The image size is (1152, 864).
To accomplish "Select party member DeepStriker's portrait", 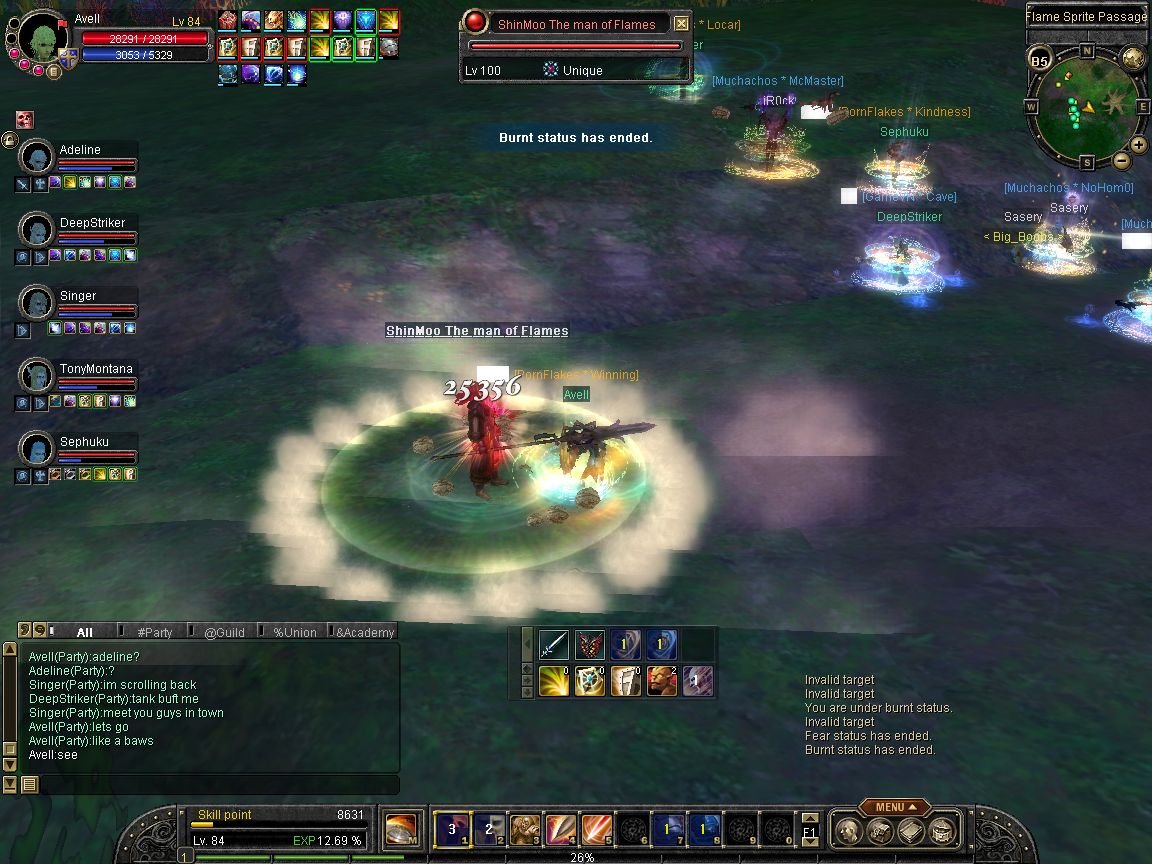I will click(x=37, y=230).
